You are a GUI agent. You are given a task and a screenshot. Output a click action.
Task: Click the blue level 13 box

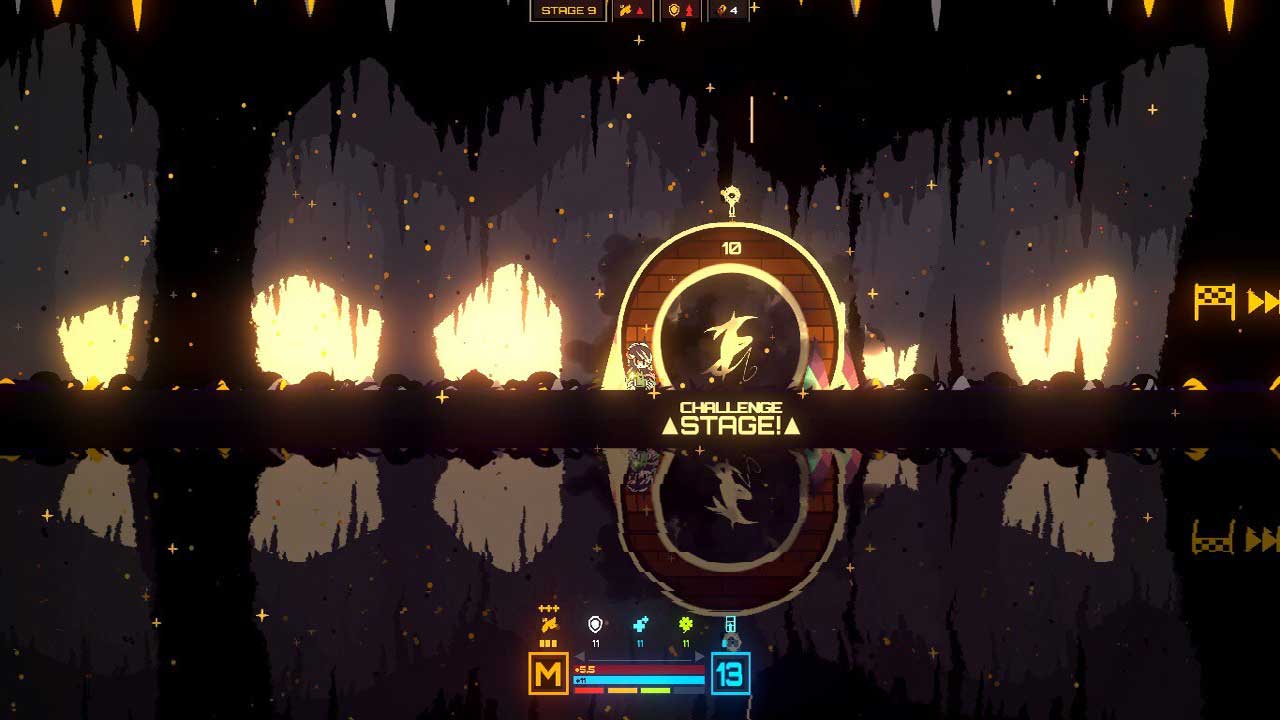pyautogui.click(x=730, y=673)
